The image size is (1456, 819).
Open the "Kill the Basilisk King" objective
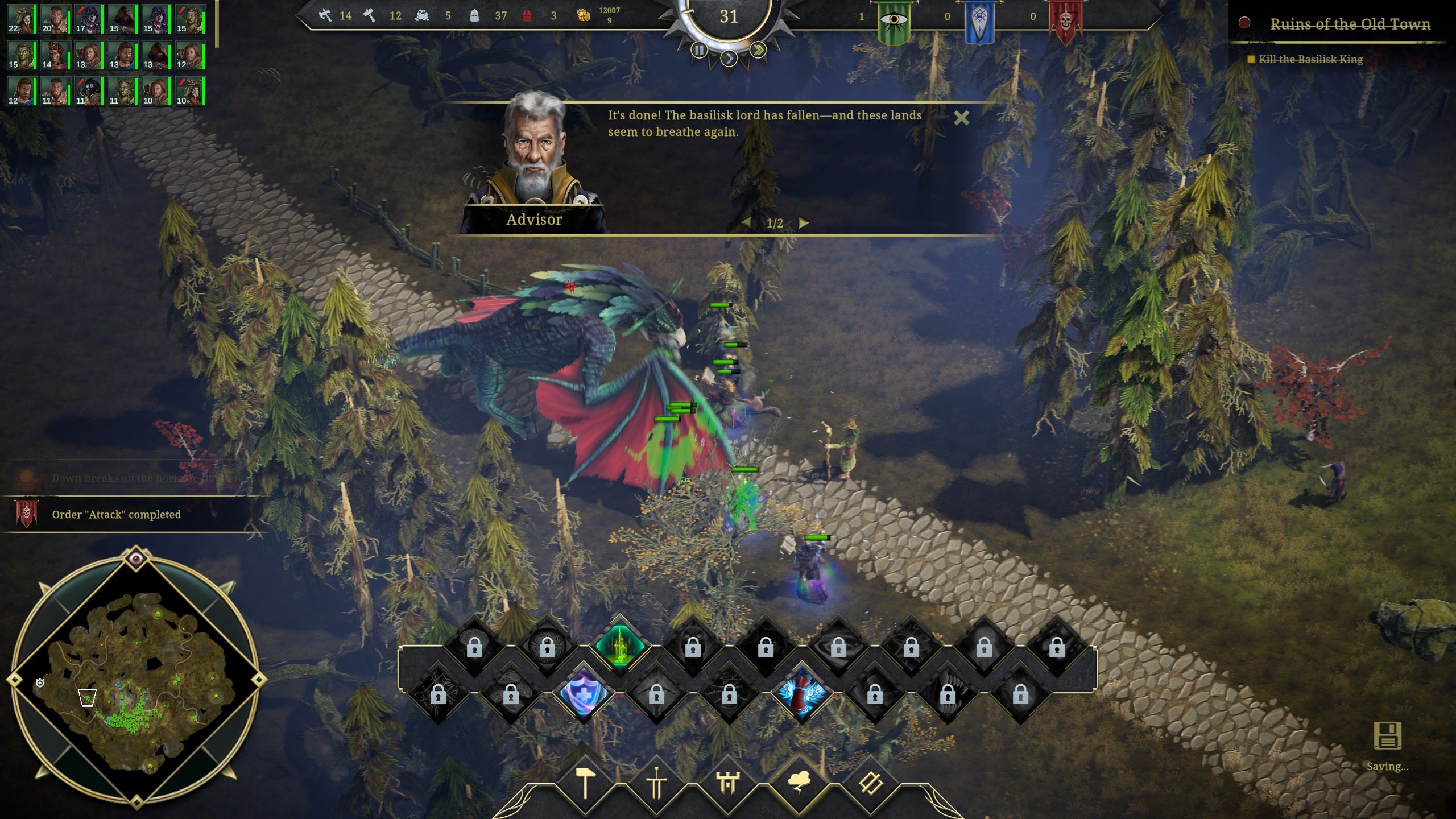click(x=1310, y=60)
